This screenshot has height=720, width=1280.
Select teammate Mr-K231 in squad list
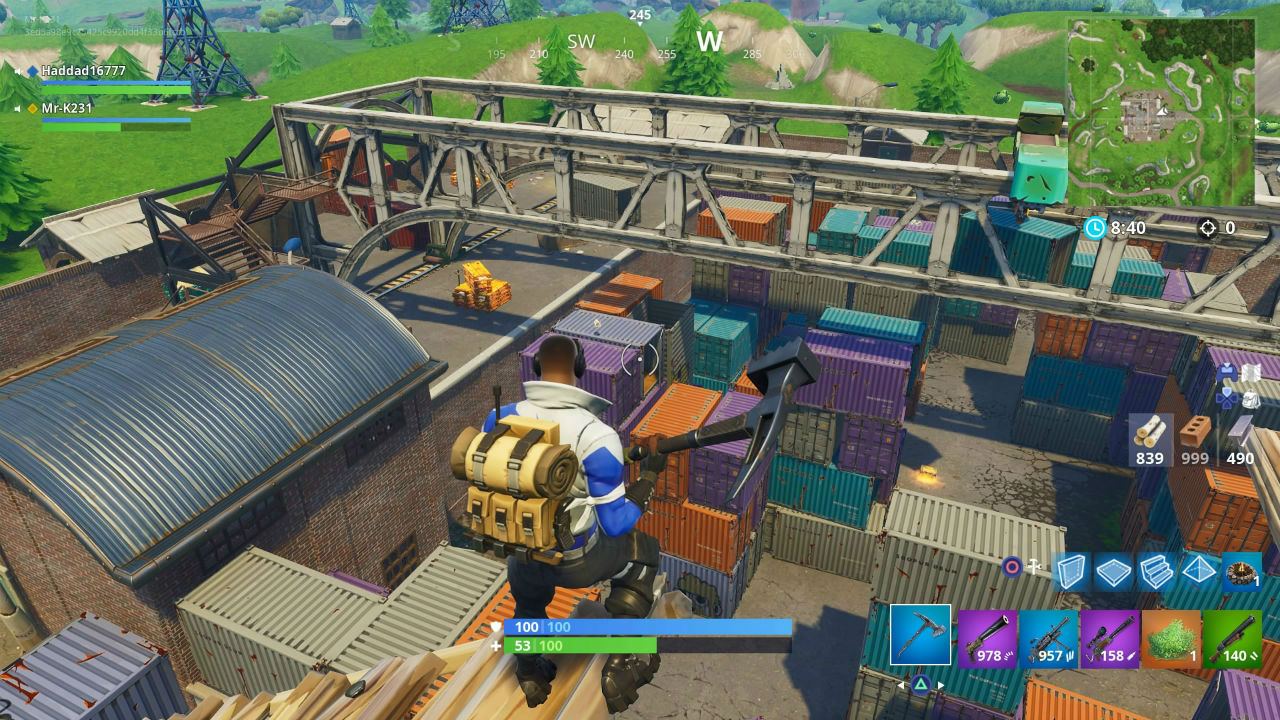pyautogui.click(x=67, y=108)
